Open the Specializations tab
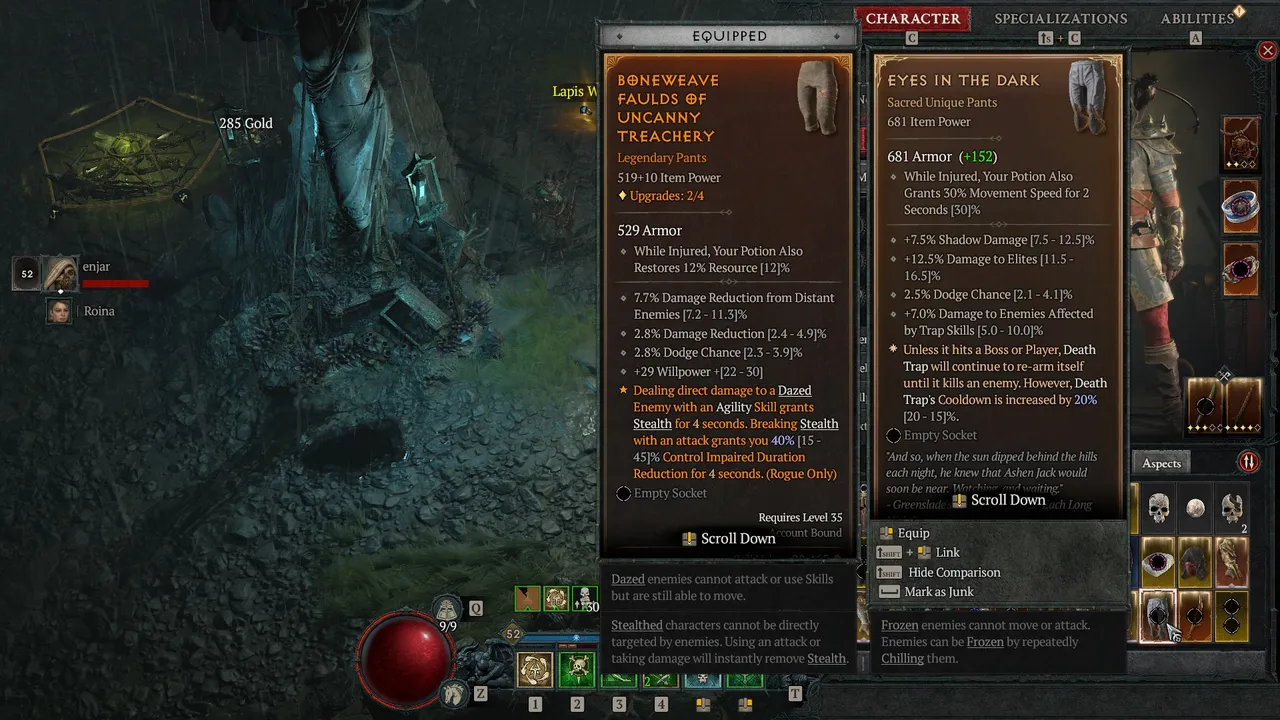 pyautogui.click(x=1060, y=19)
